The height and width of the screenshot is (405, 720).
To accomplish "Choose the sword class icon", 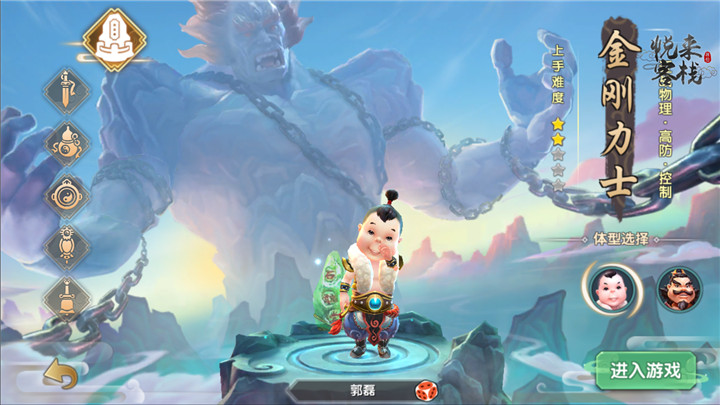I will 67,92.
